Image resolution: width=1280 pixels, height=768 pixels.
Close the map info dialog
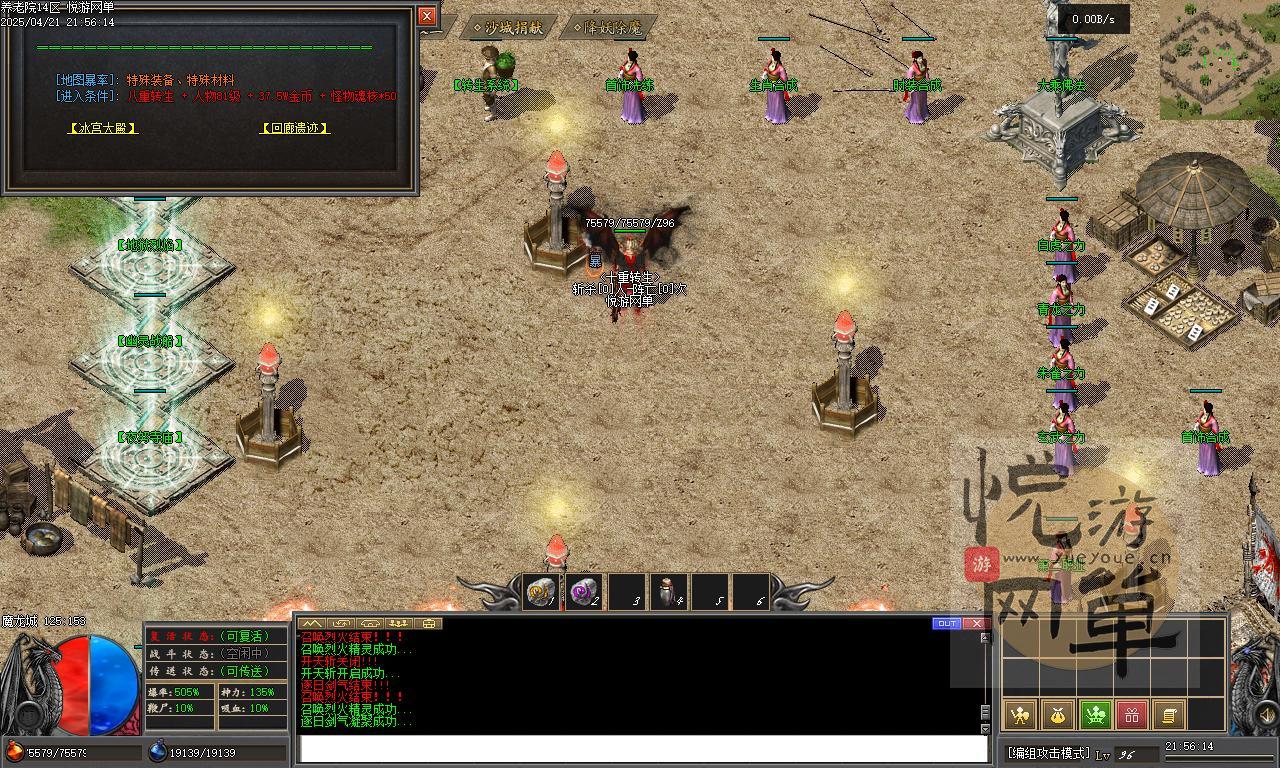427,16
